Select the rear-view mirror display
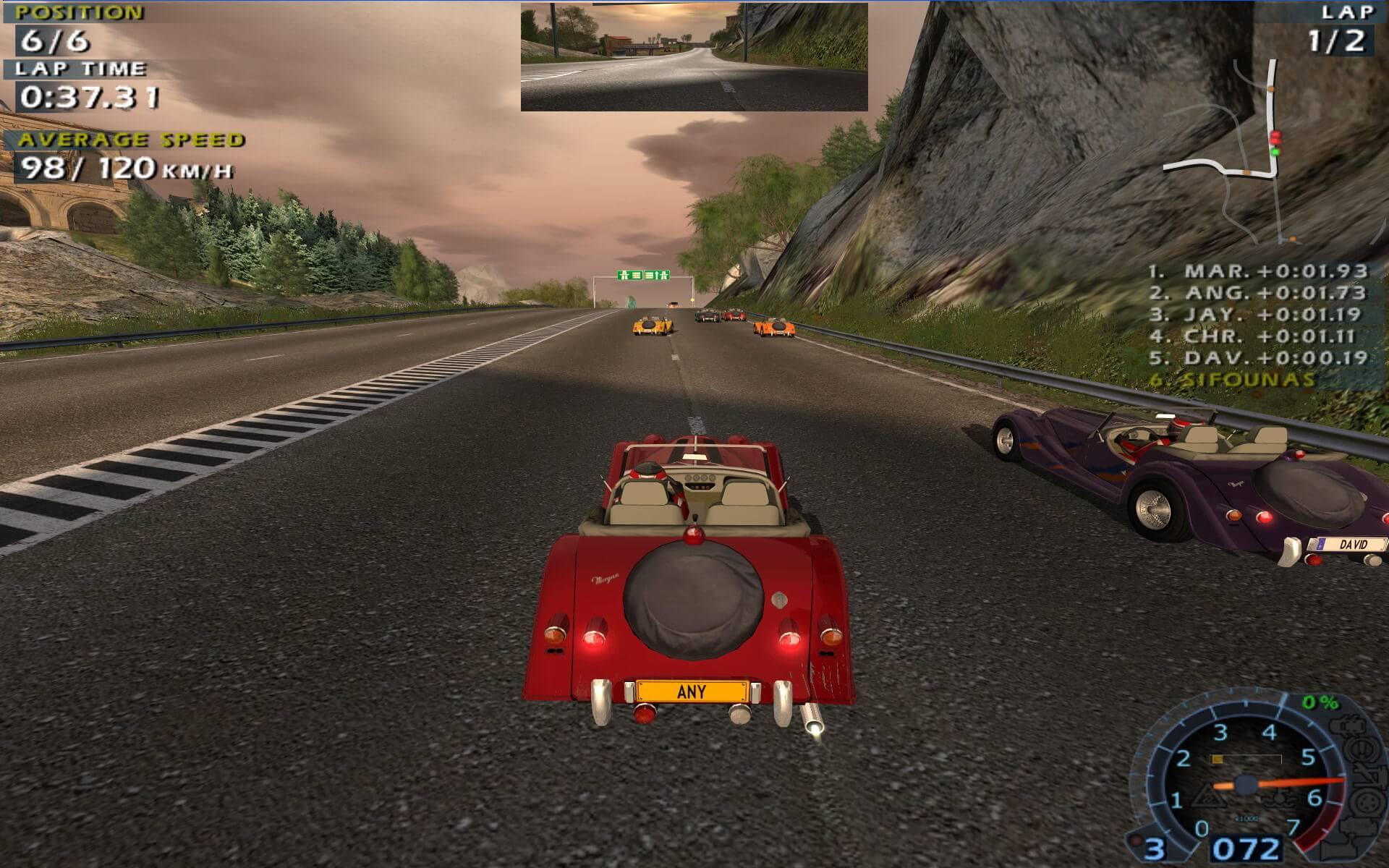 [x=694, y=57]
